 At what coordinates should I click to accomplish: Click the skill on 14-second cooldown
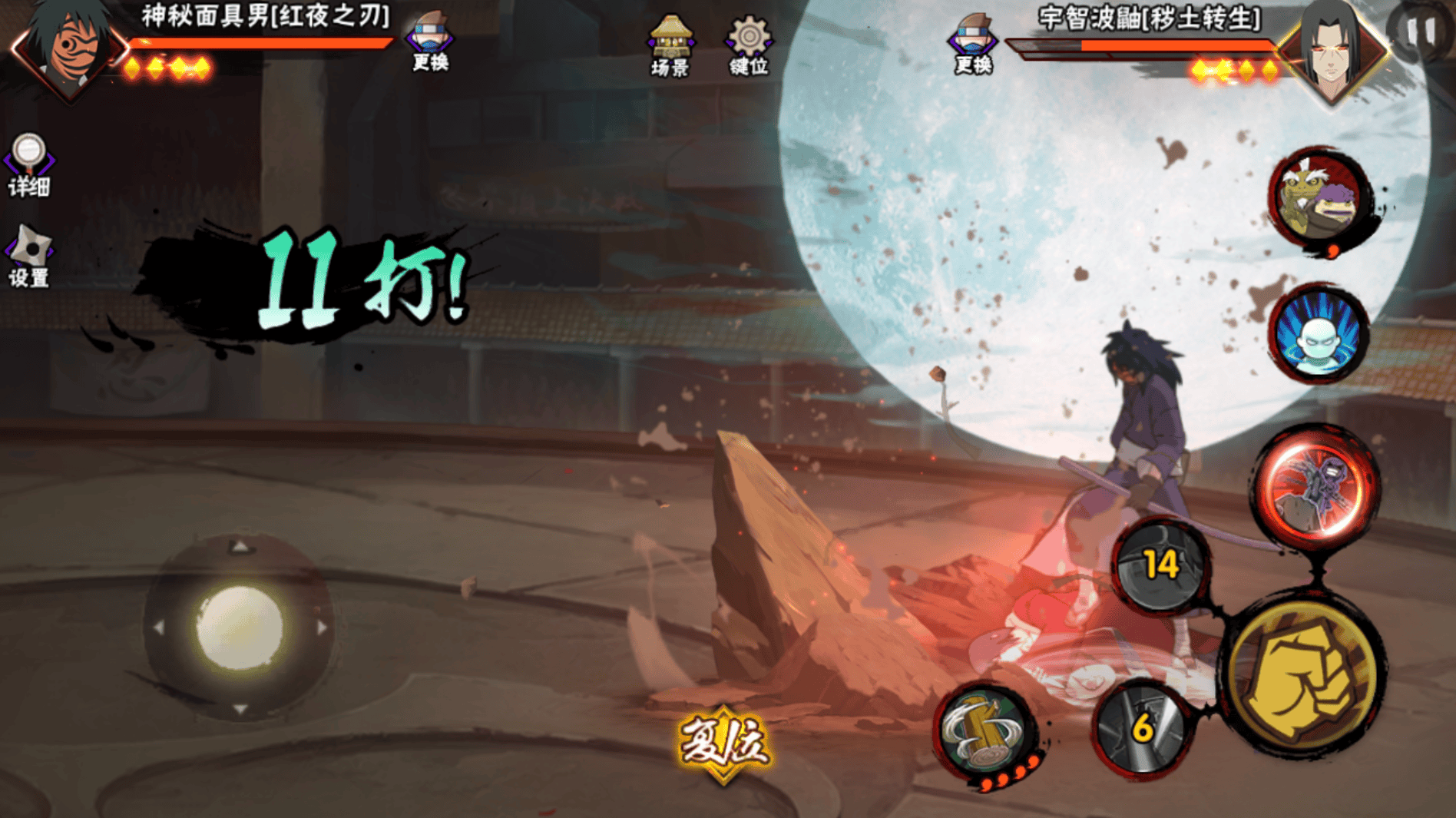pos(1160,565)
